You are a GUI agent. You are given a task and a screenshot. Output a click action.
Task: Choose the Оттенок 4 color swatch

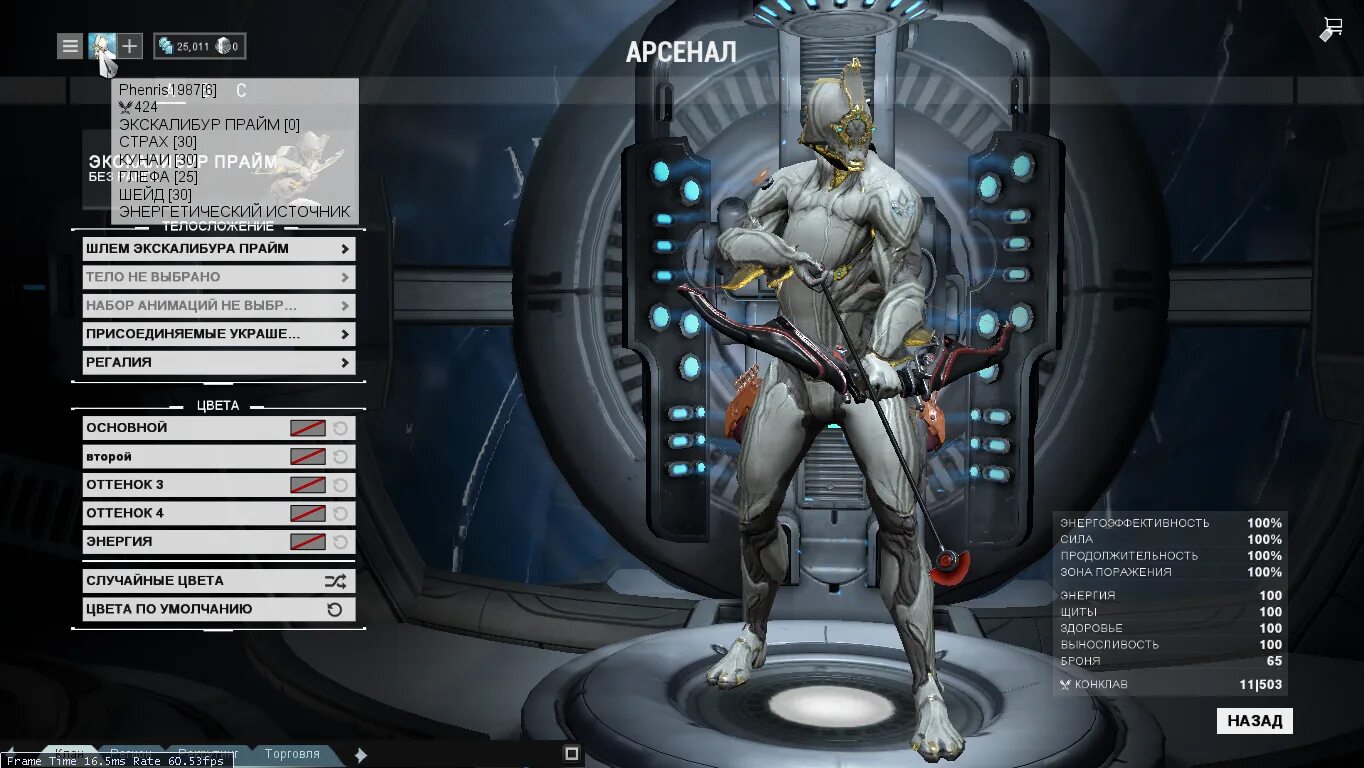coord(308,513)
